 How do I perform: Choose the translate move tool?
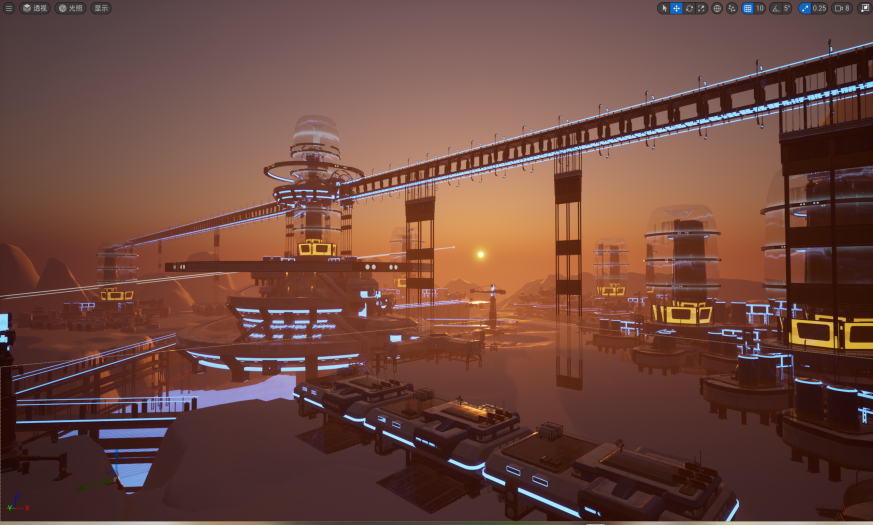(676, 8)
